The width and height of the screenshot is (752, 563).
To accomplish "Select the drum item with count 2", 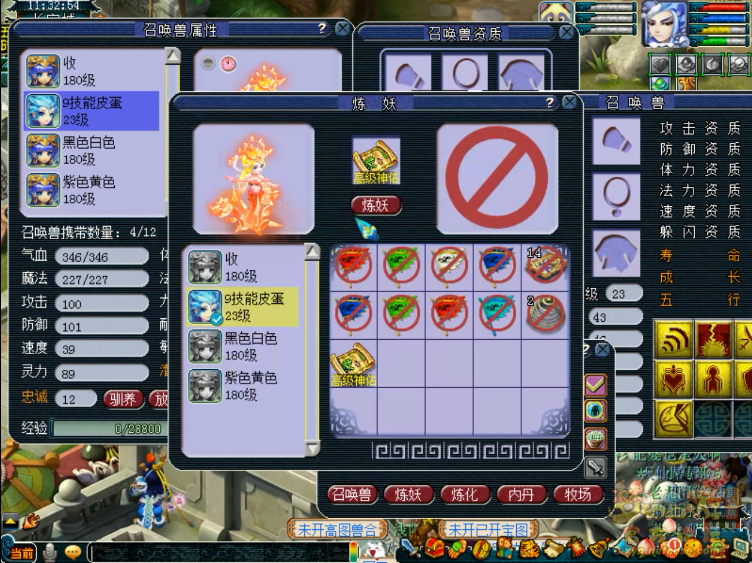I will [x=545, y=313].
